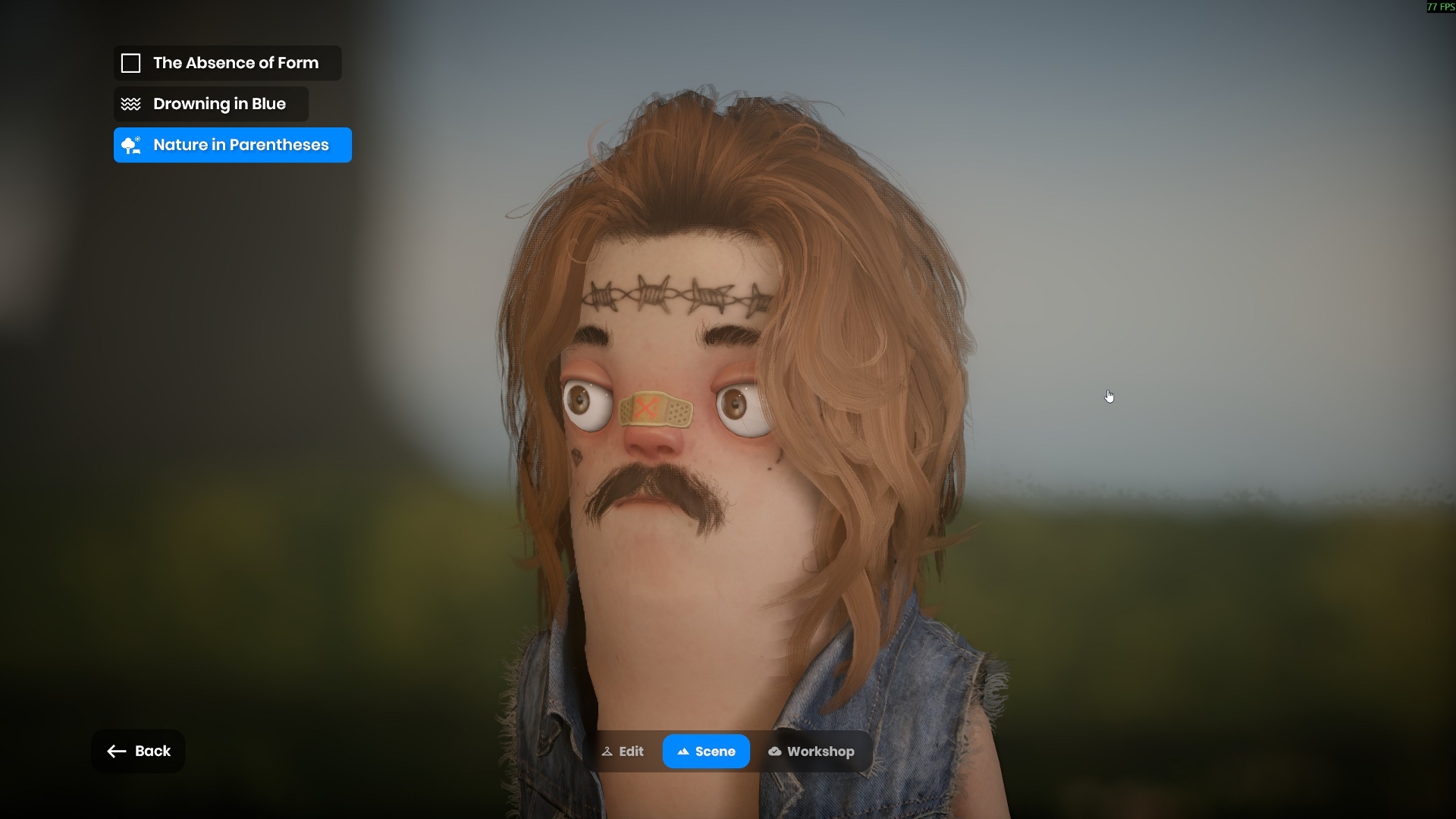The width and height of the screenshot is (1456, 819).
Task: Open the Scene tab
Action: [x=706, y=752]
